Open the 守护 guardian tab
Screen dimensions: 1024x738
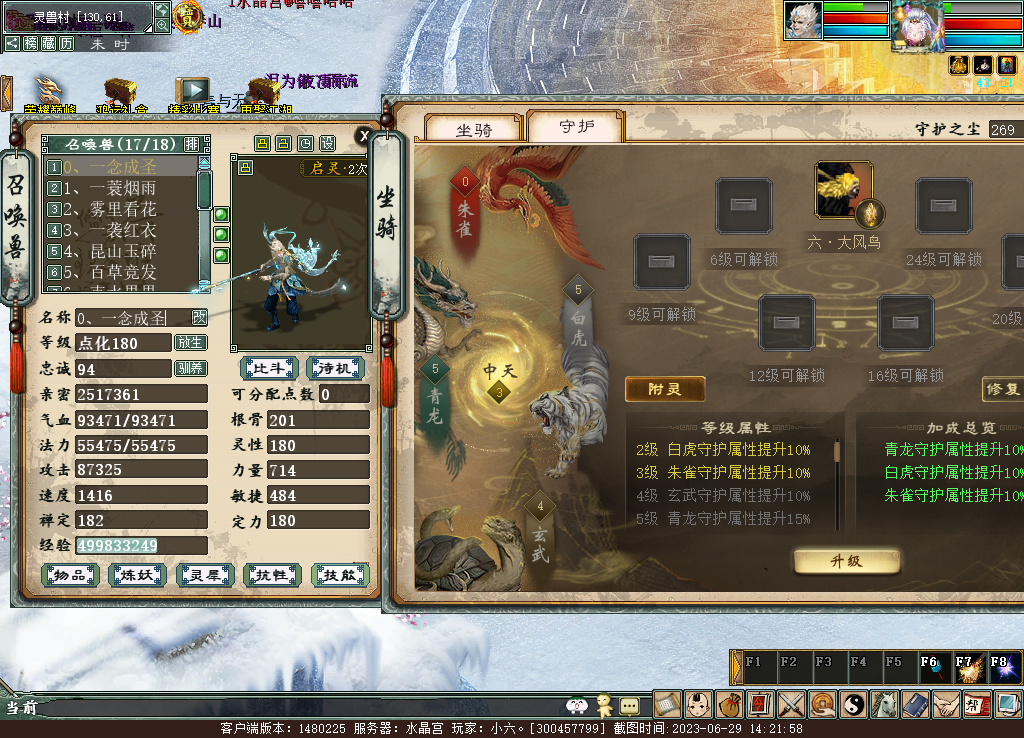click(x=576, y=127)
